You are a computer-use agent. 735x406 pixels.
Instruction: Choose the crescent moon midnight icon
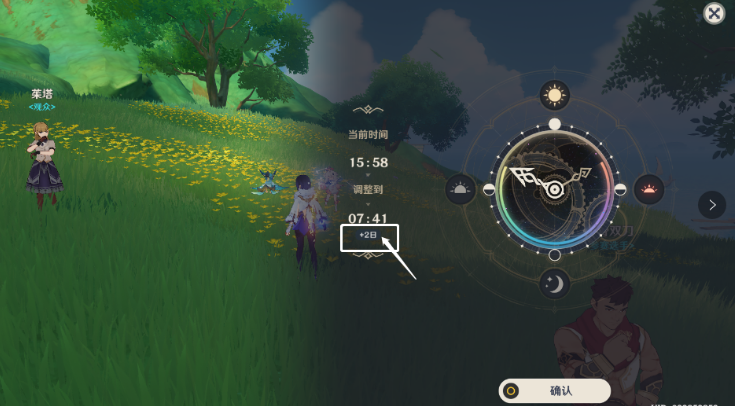(554, 284)
